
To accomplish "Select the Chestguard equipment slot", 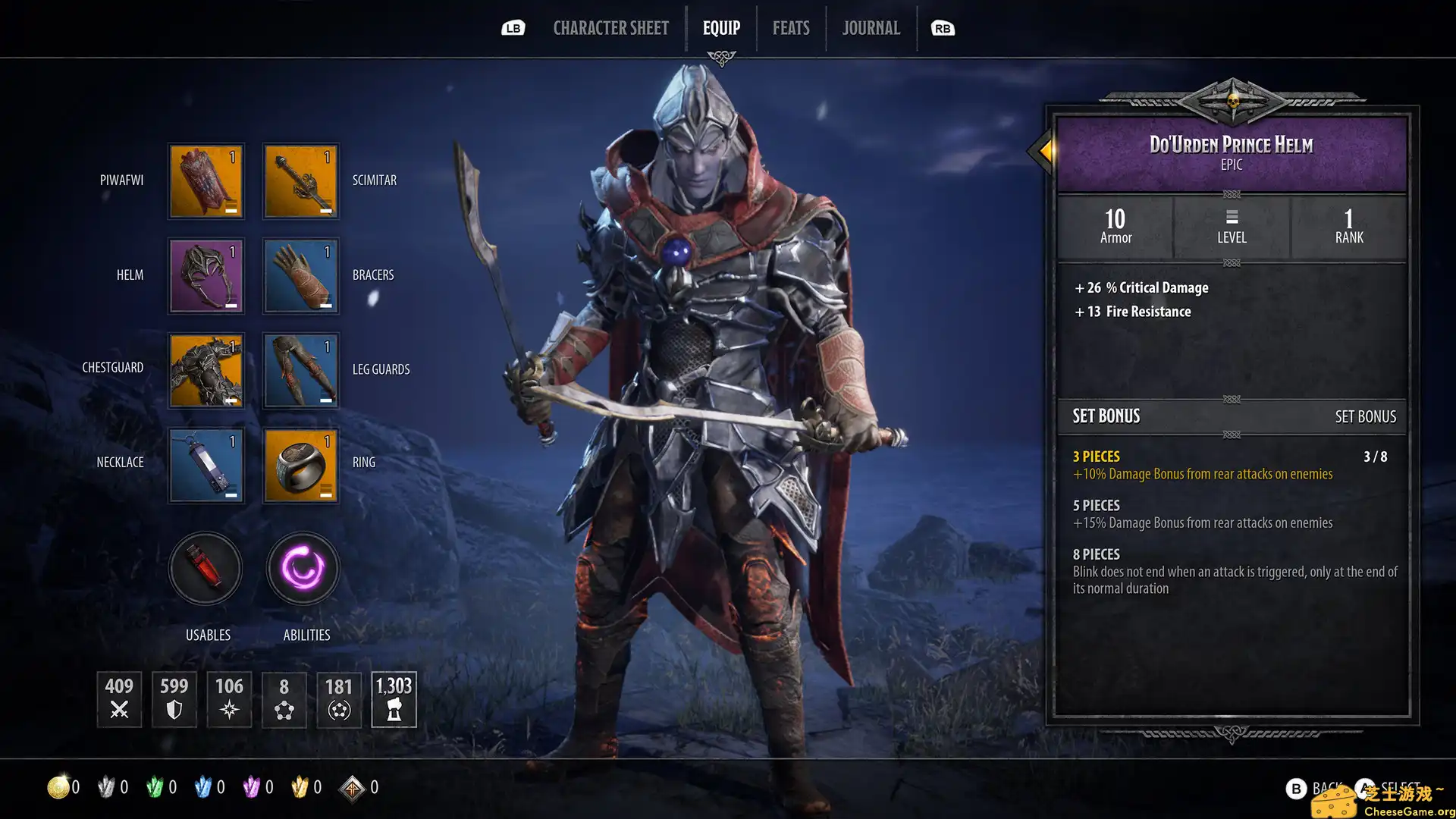I will [206, 370].
